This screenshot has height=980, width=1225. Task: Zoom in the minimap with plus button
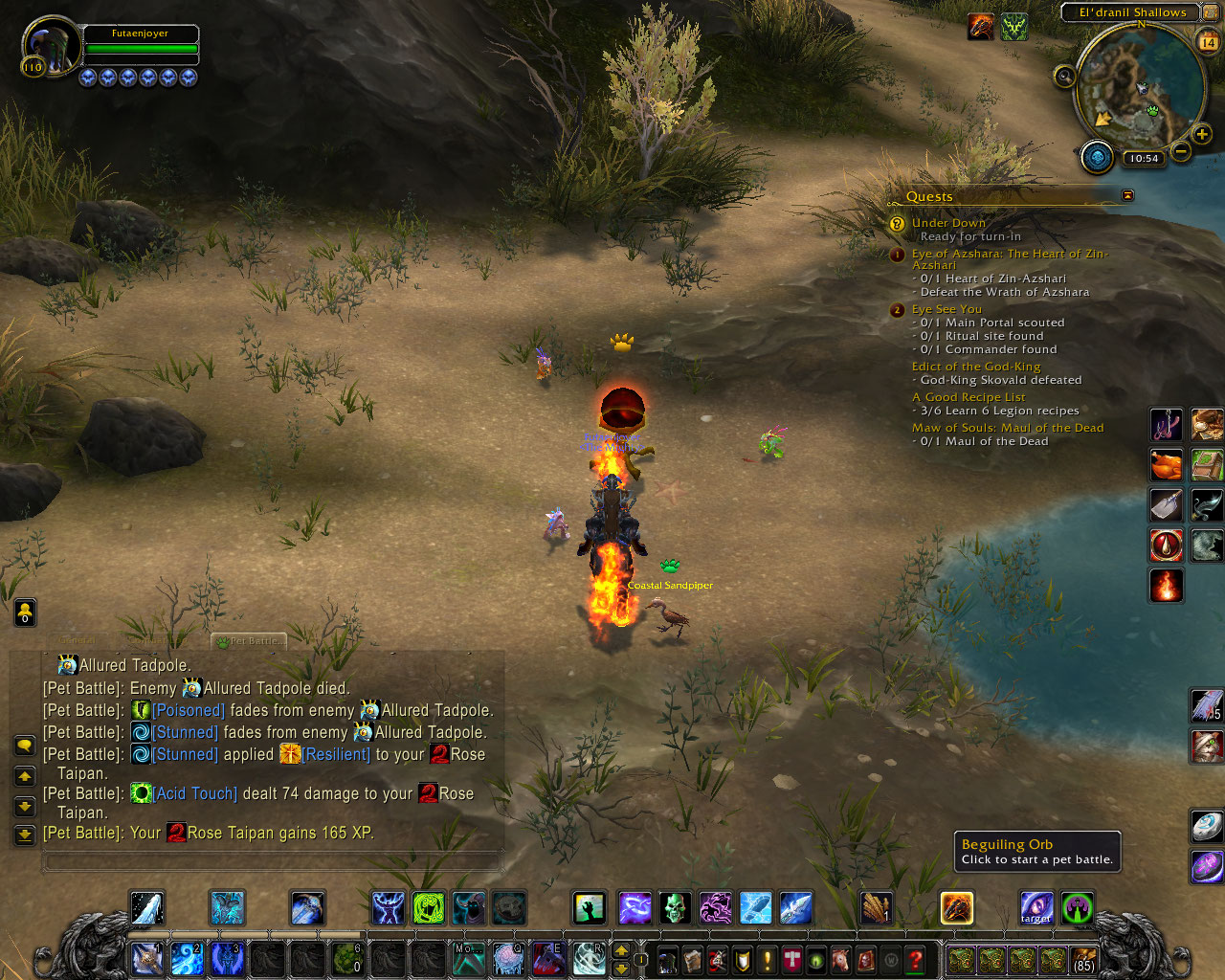(x=1202, y=135)
